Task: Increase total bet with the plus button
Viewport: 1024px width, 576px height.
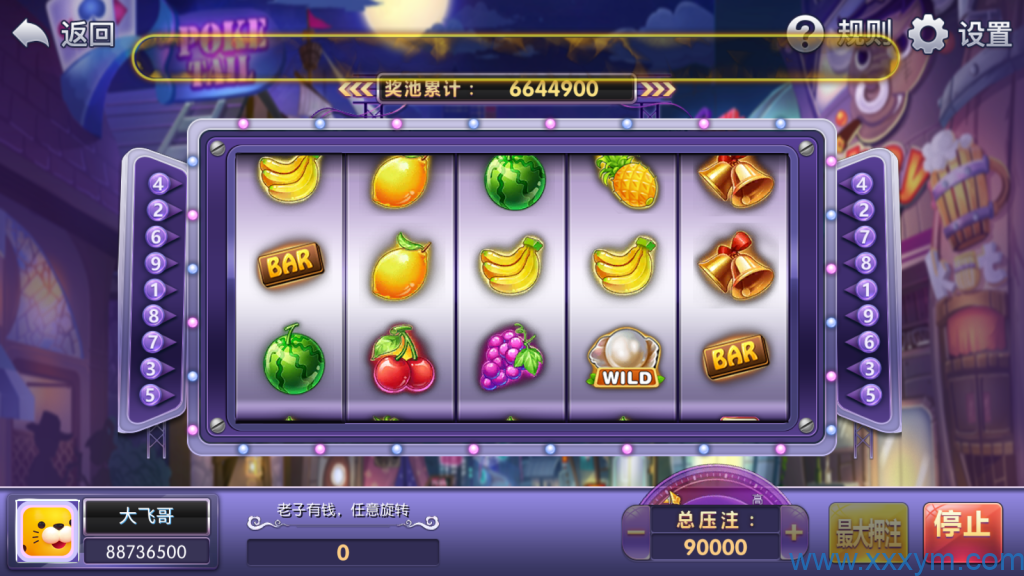Action: coord(794,532)
